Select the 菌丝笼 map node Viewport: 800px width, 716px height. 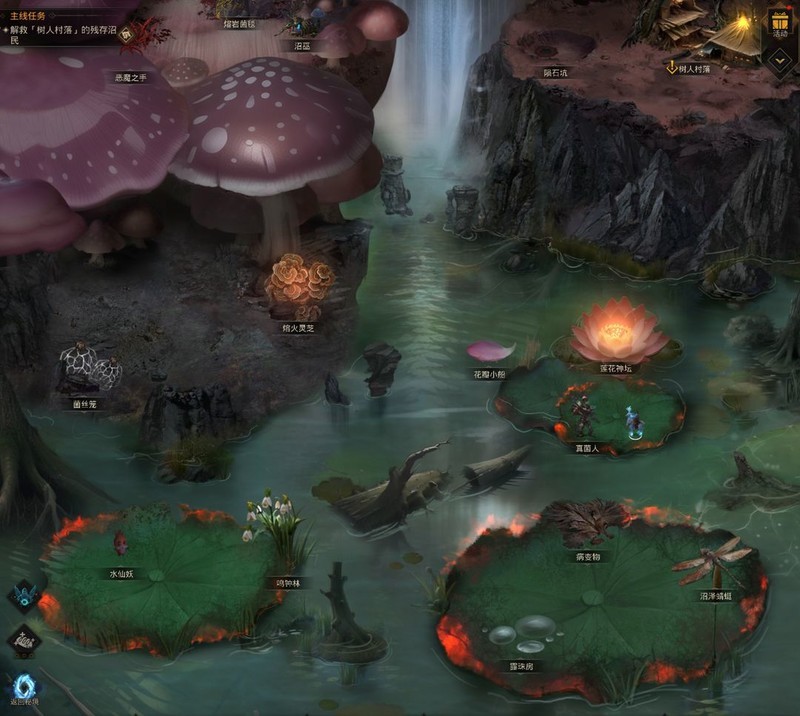[88, 370]
